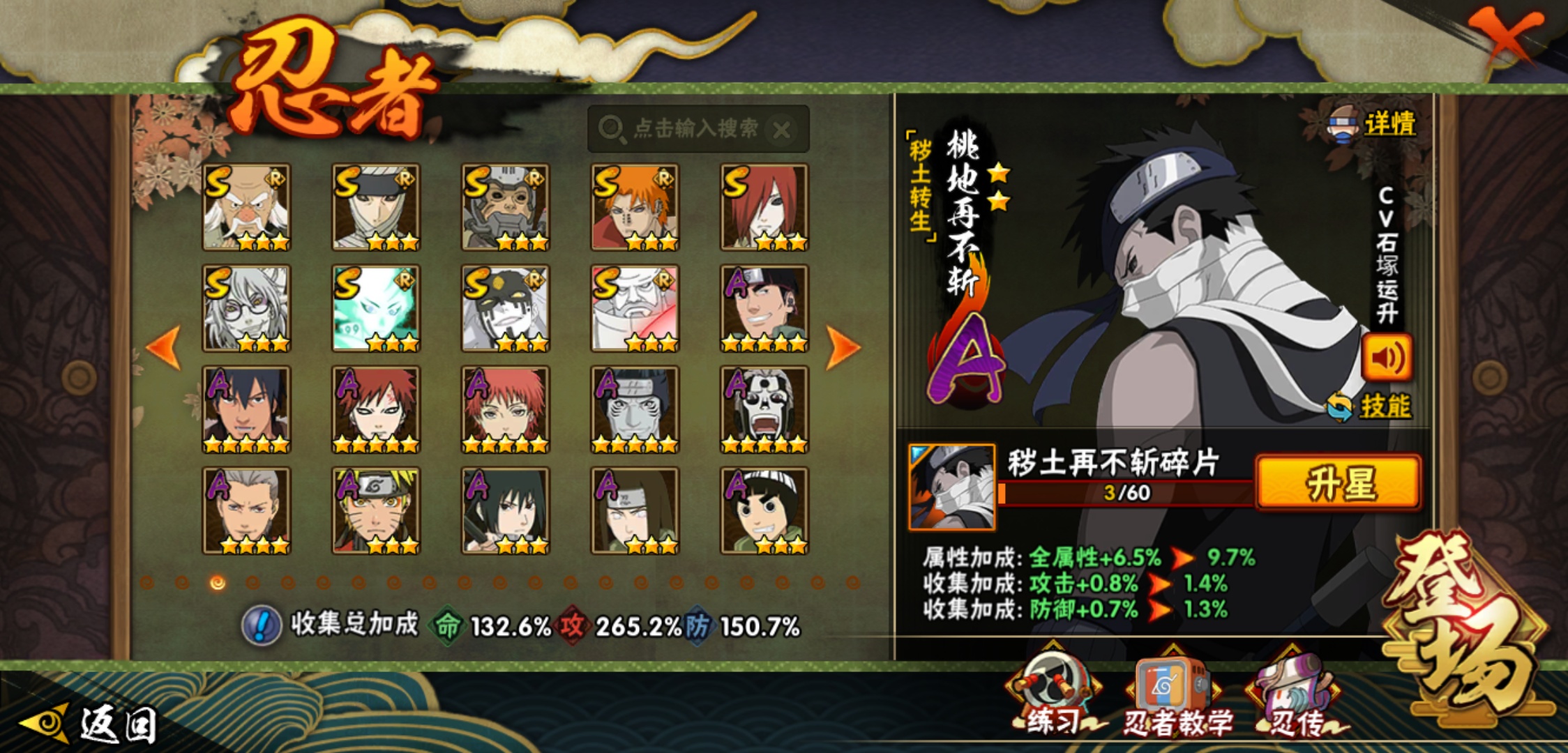Choose the red-haired Gaara portrait
Screen dimensions: 1568x753
(x=376, y=410)
